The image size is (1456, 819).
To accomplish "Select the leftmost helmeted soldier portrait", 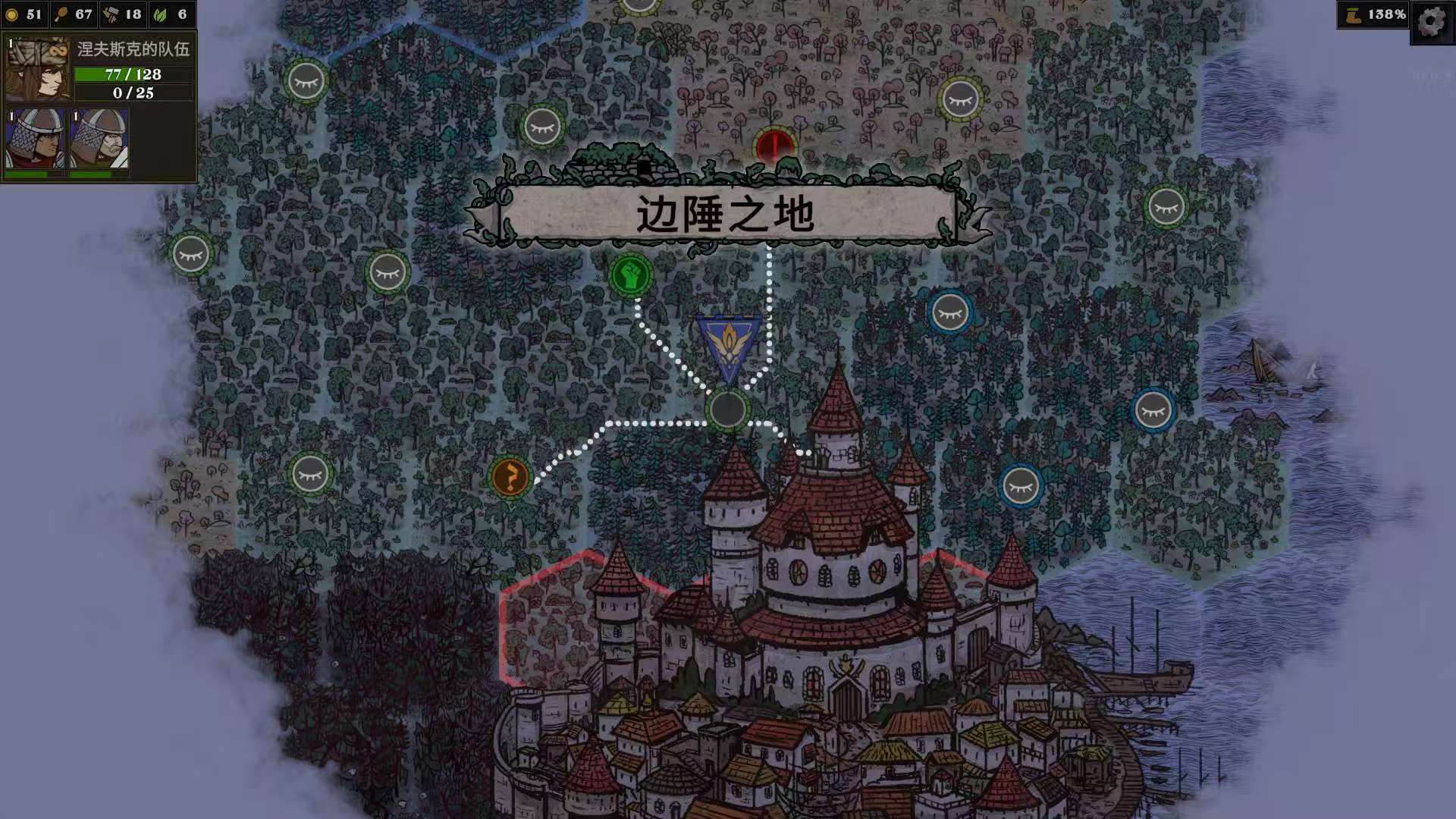I will pos(36,139).
